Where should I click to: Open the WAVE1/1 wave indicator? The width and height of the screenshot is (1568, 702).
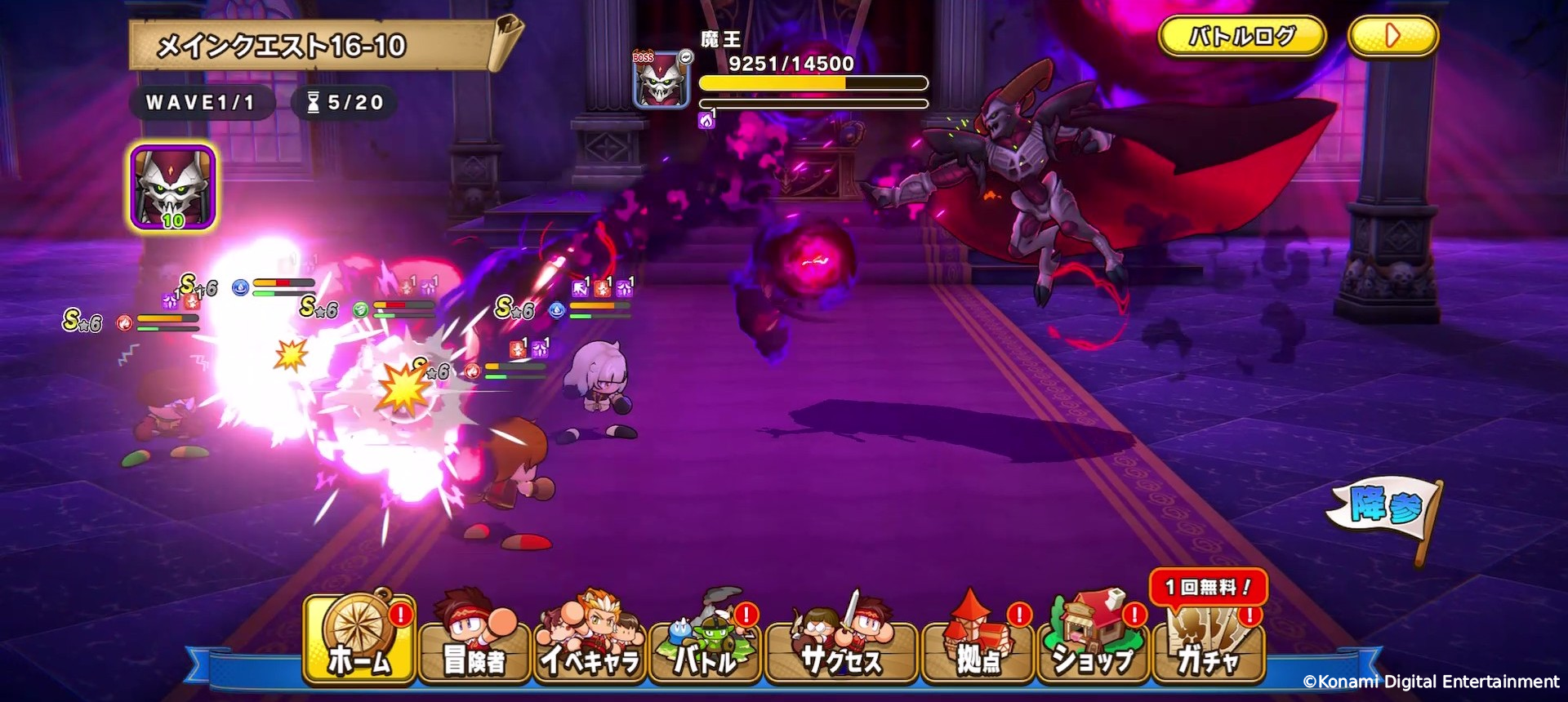pyautogui.click(x=201, y=103)
